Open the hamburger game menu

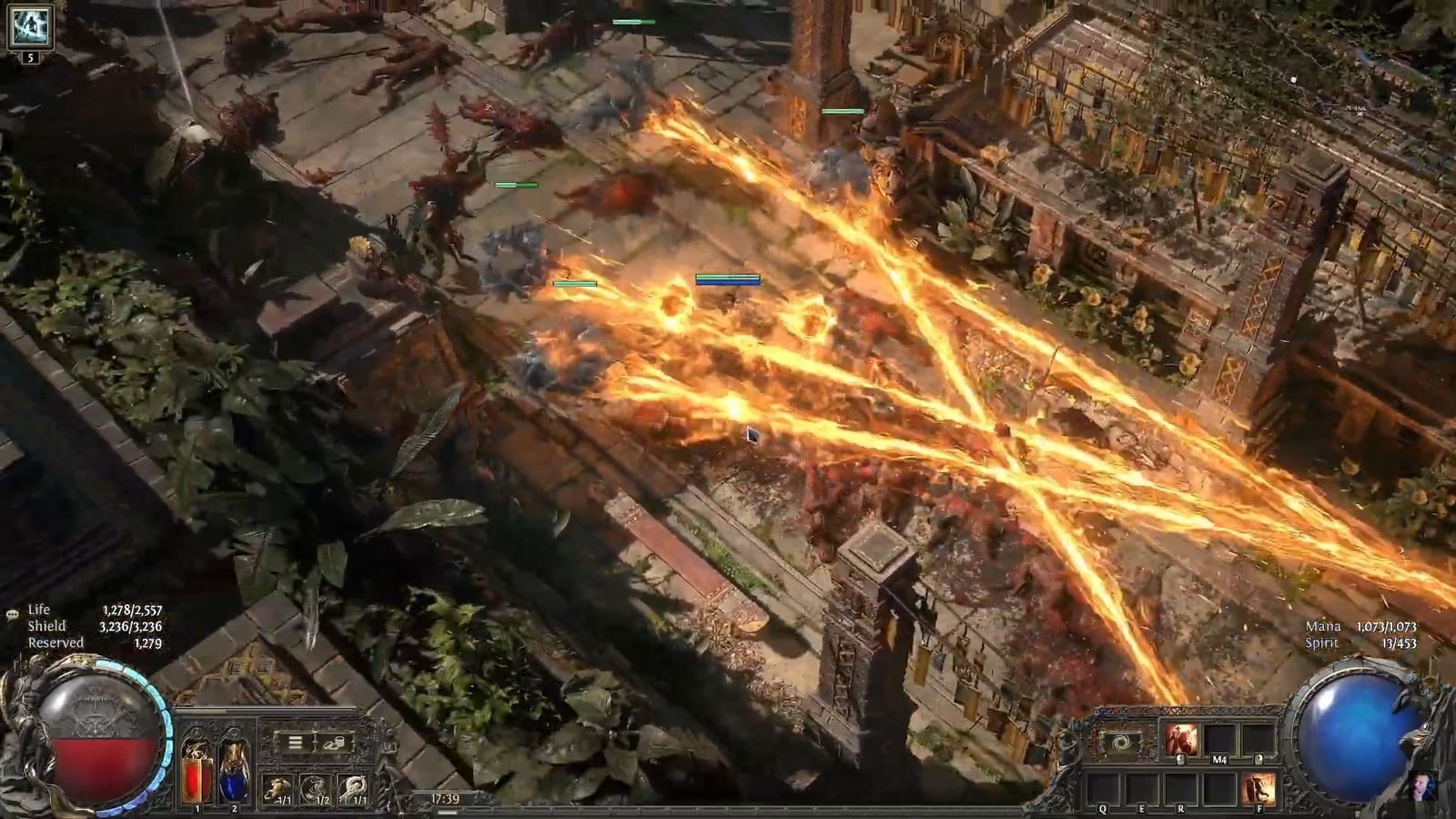pos(294,741)
